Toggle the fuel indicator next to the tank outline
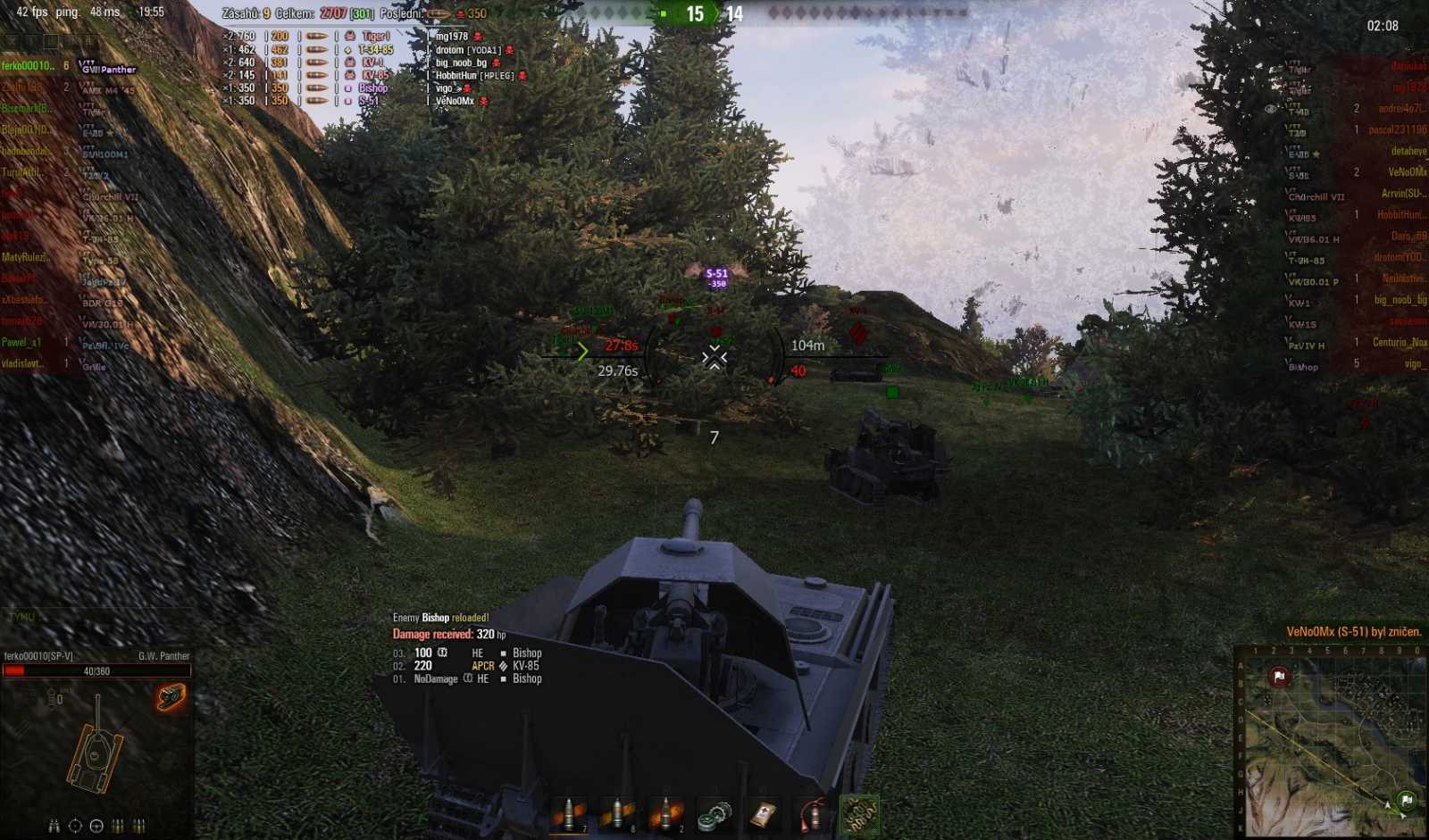Viewport: 1429px width, 840px height. (x=52, y=699)
